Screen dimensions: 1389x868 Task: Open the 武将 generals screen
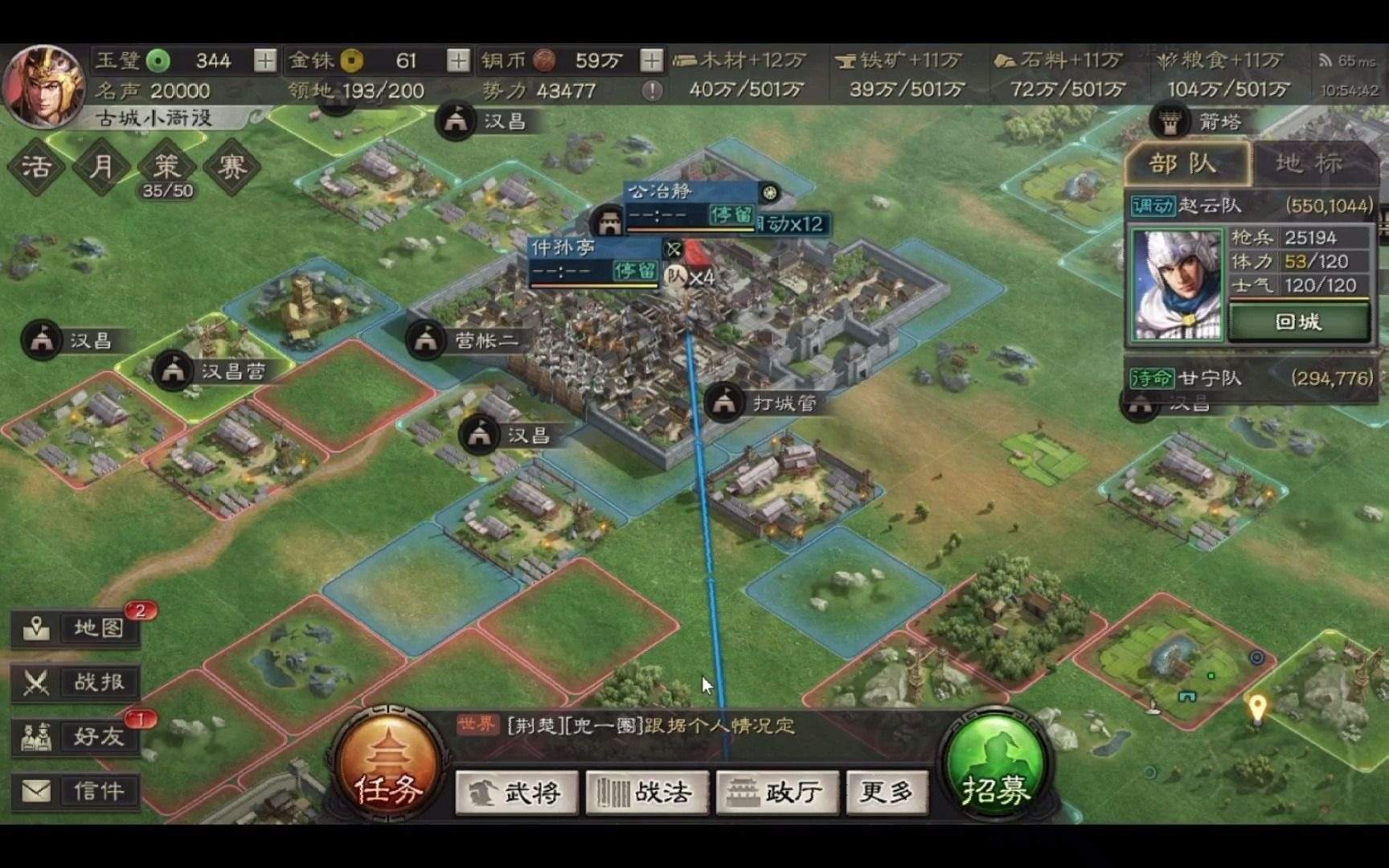pyautogui.click(x=515, y=792)
